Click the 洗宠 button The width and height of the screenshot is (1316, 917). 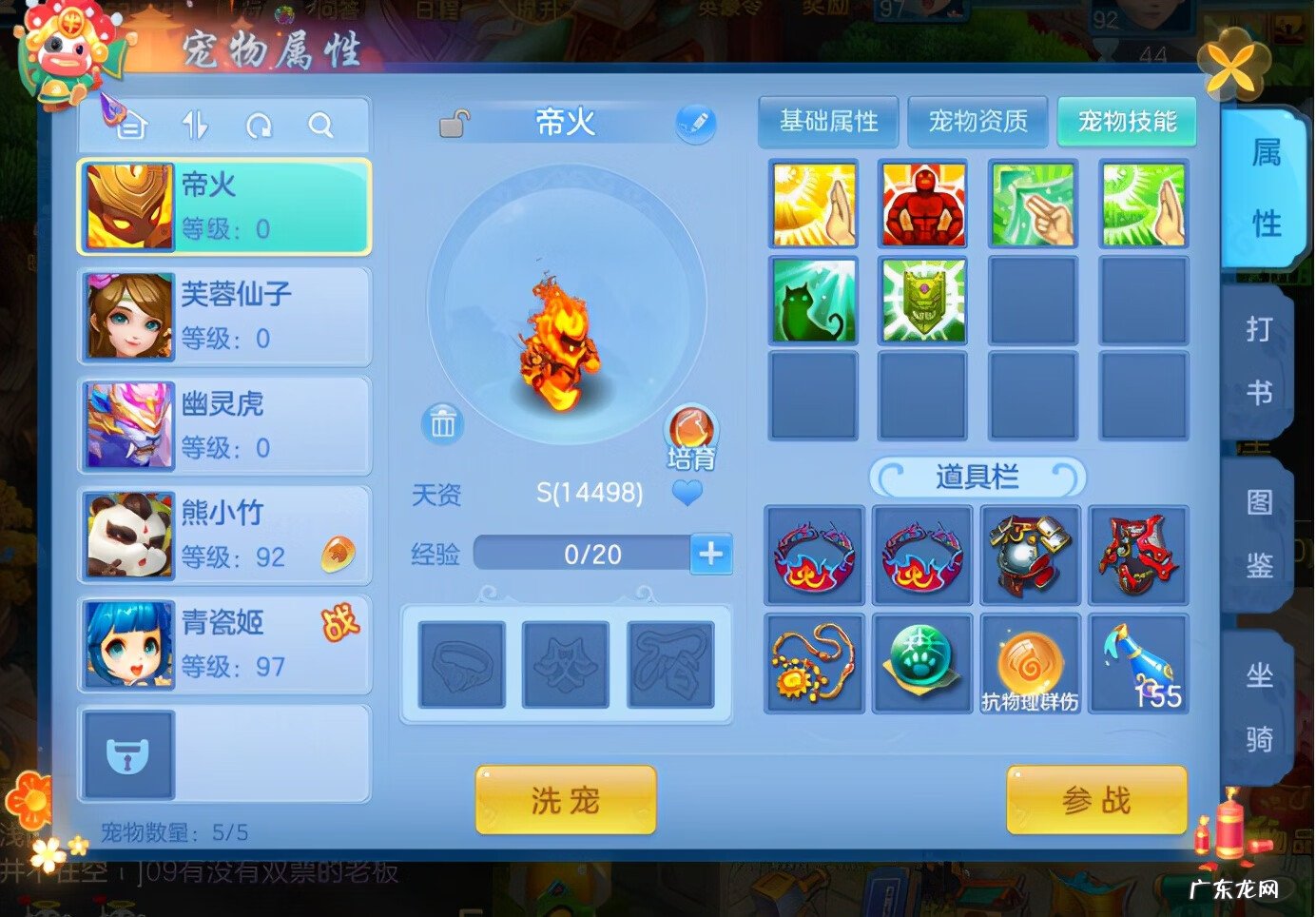[x=564, y=799]
